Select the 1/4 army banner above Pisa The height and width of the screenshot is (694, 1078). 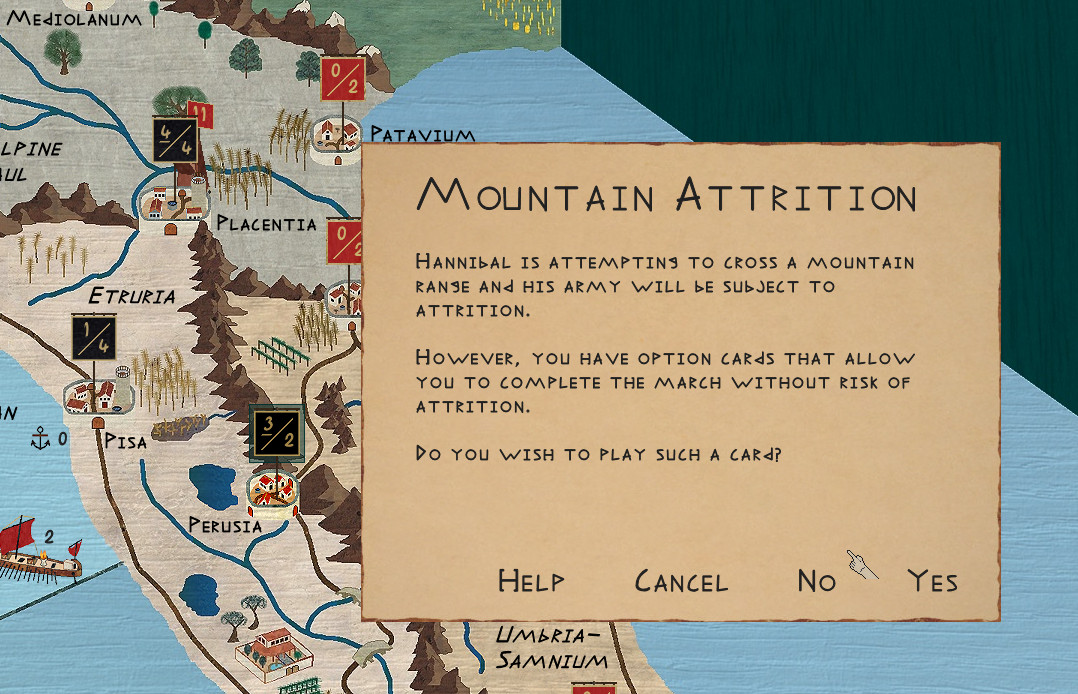[x=94, y=337]
